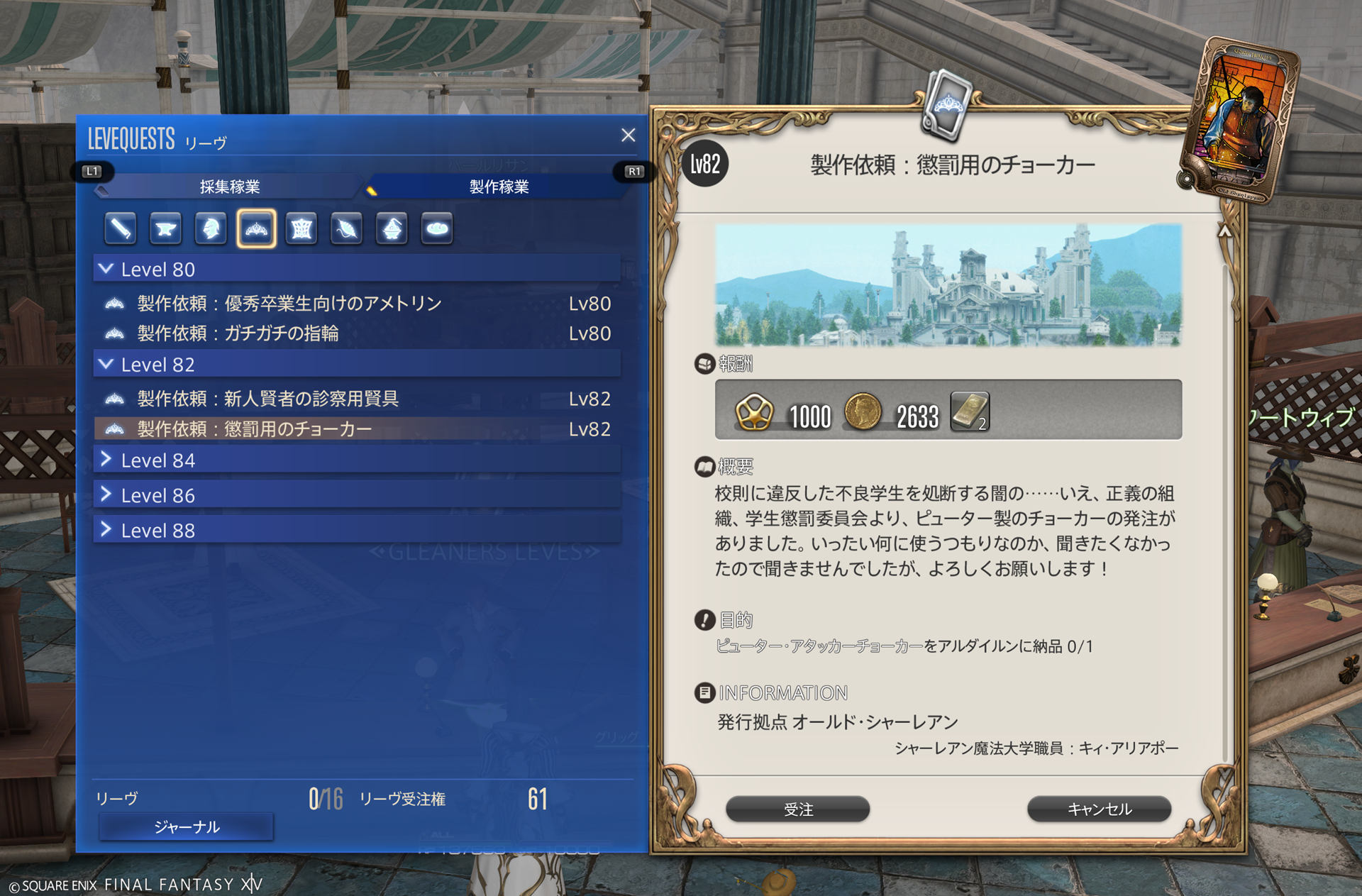This screenshot has width=1362, height=896.
Task: Select the Armorer helmet class icon
Action: [211, 228]
